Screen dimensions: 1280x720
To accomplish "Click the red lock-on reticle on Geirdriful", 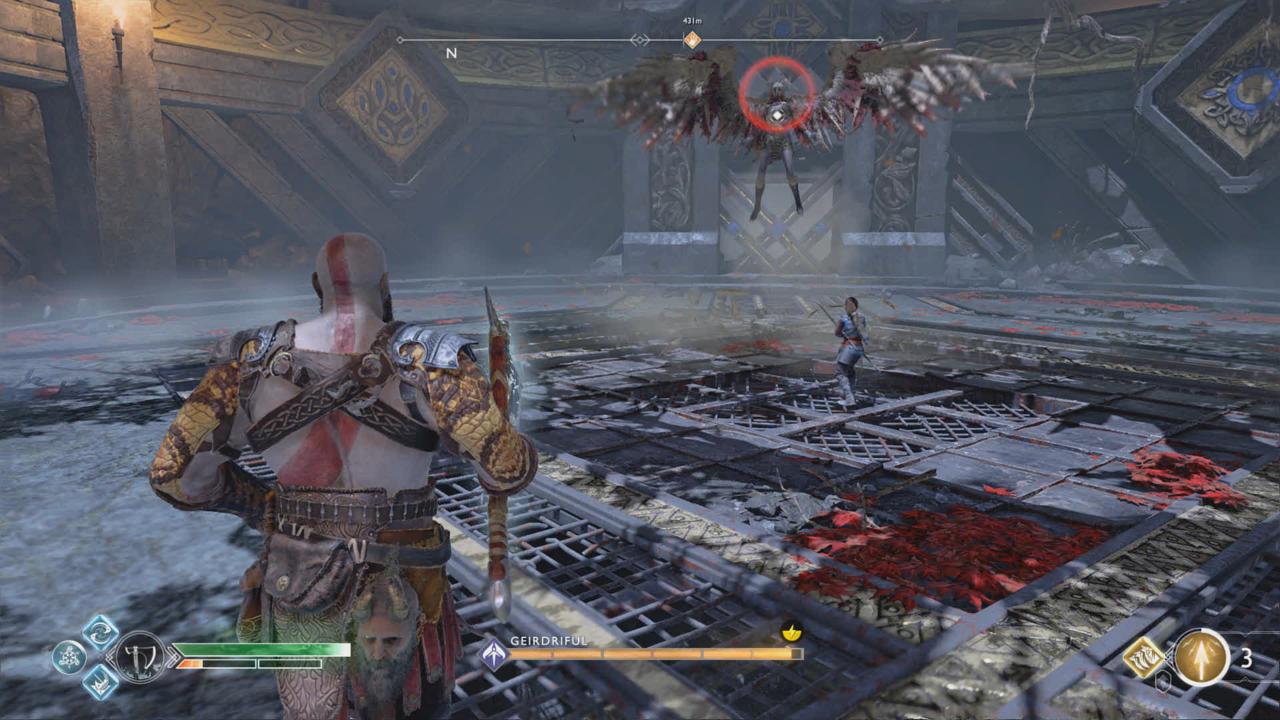I will 776,94.
